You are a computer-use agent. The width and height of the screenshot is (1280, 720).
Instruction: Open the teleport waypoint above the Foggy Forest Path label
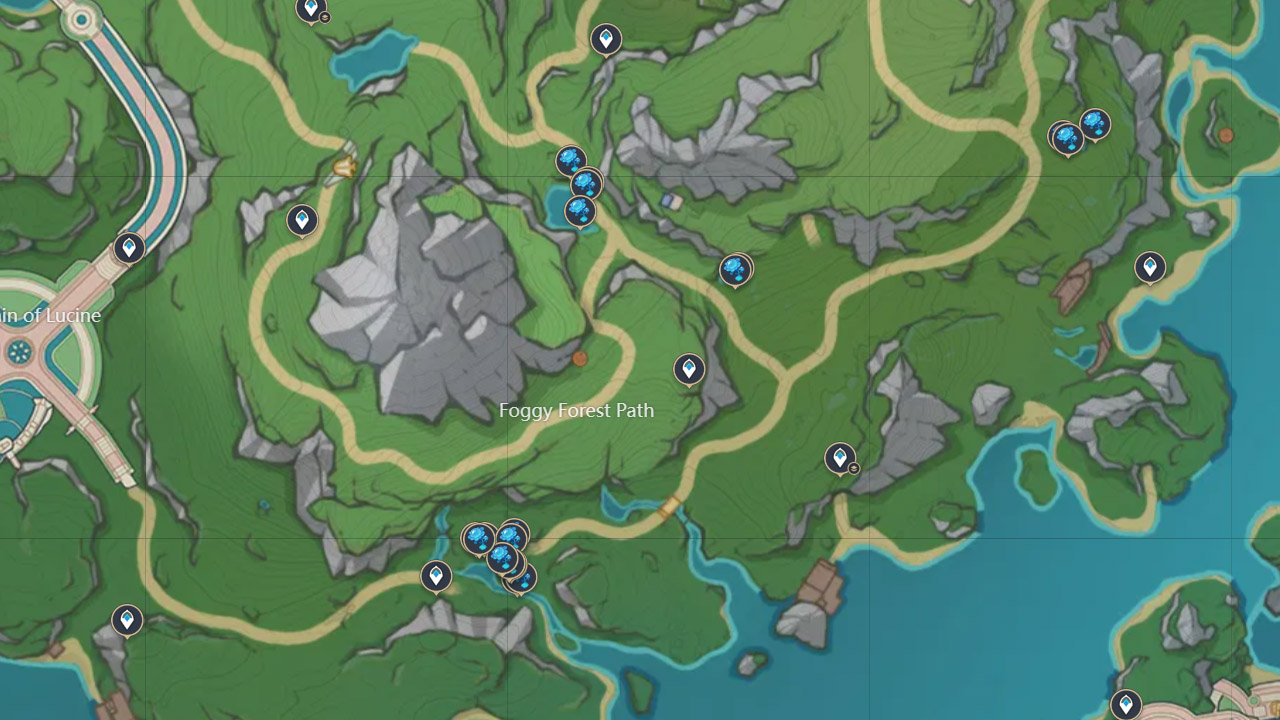click(x=689, y=369)
